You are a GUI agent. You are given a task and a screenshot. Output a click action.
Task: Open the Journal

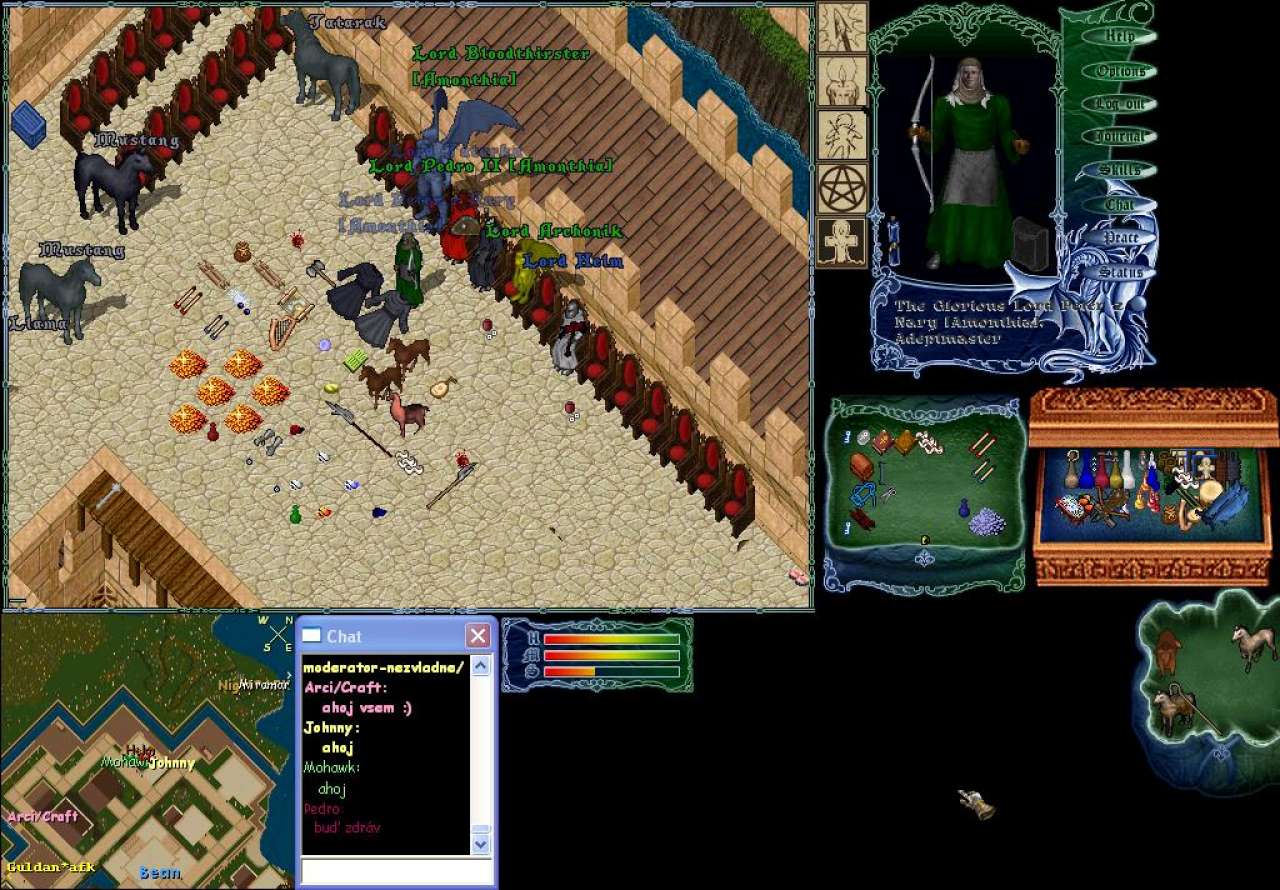1120,137
